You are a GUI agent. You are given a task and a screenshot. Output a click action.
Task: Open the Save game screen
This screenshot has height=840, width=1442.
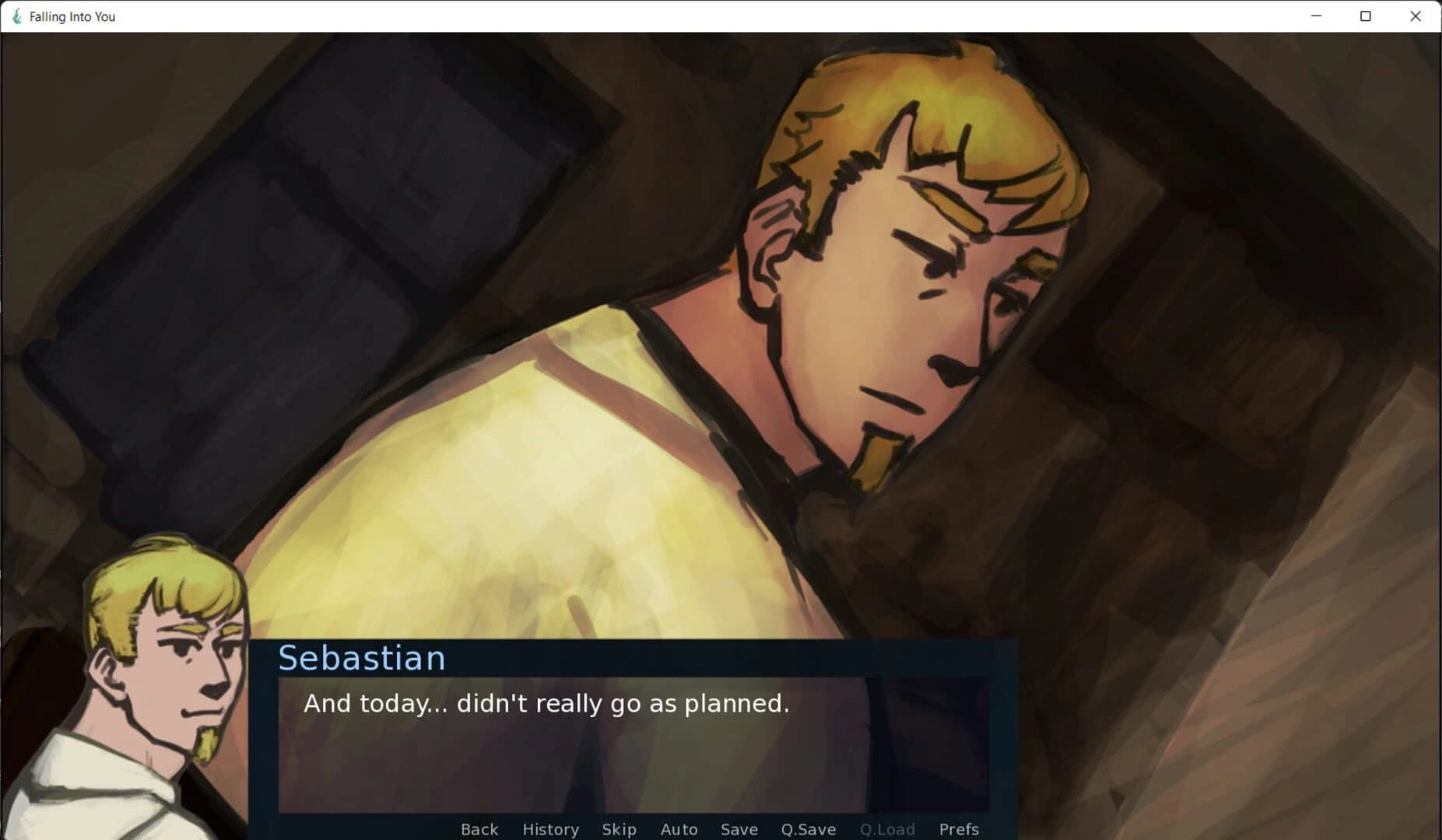point(739,829)
